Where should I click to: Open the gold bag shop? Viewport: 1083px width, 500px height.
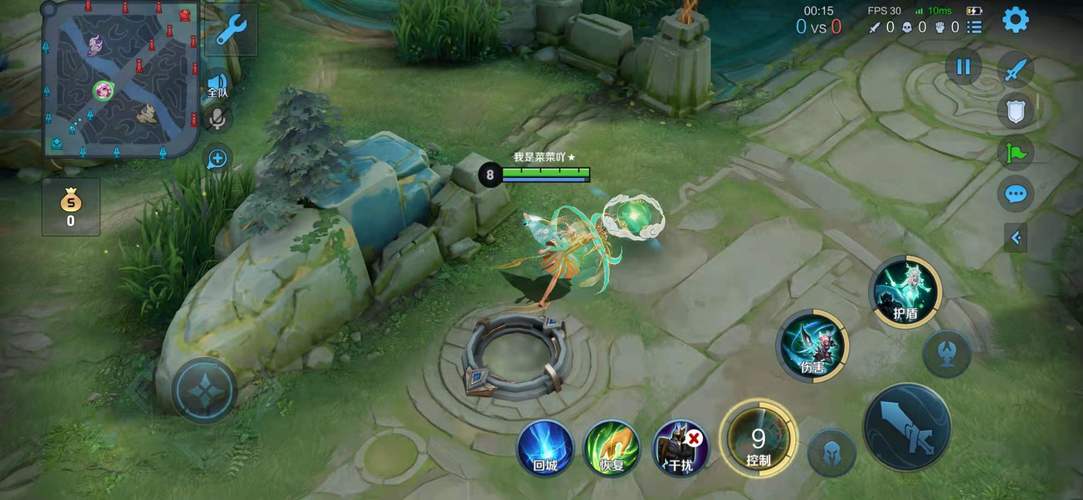click(x=70, y=207)
